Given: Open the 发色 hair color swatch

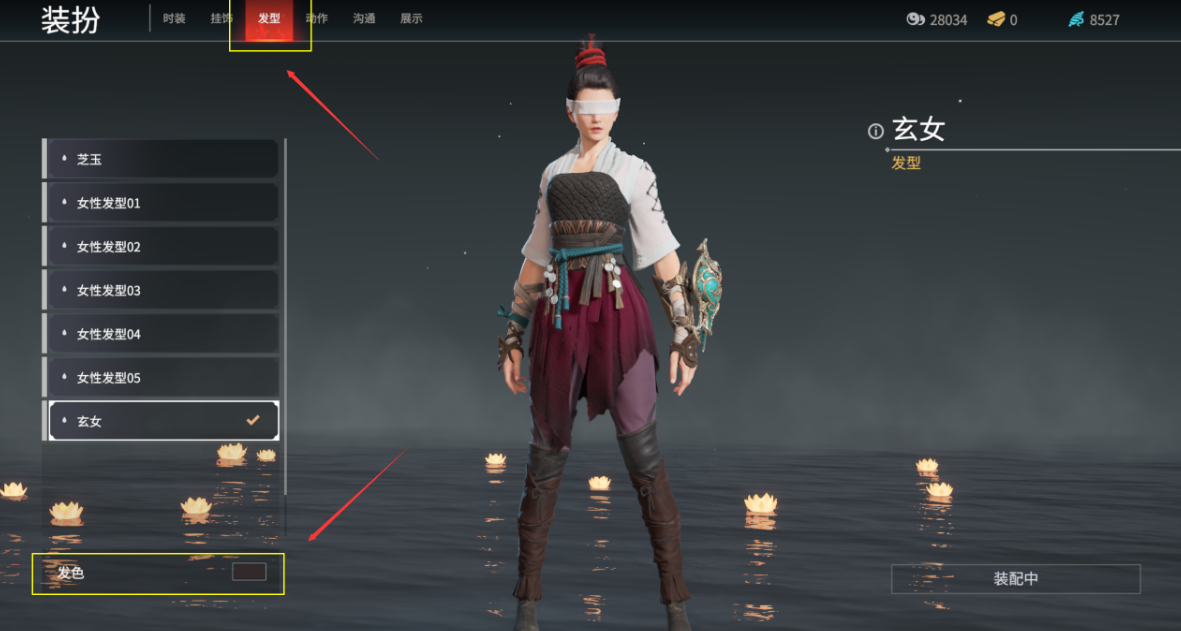Looking at the screenshot, I should coord(249,572).
